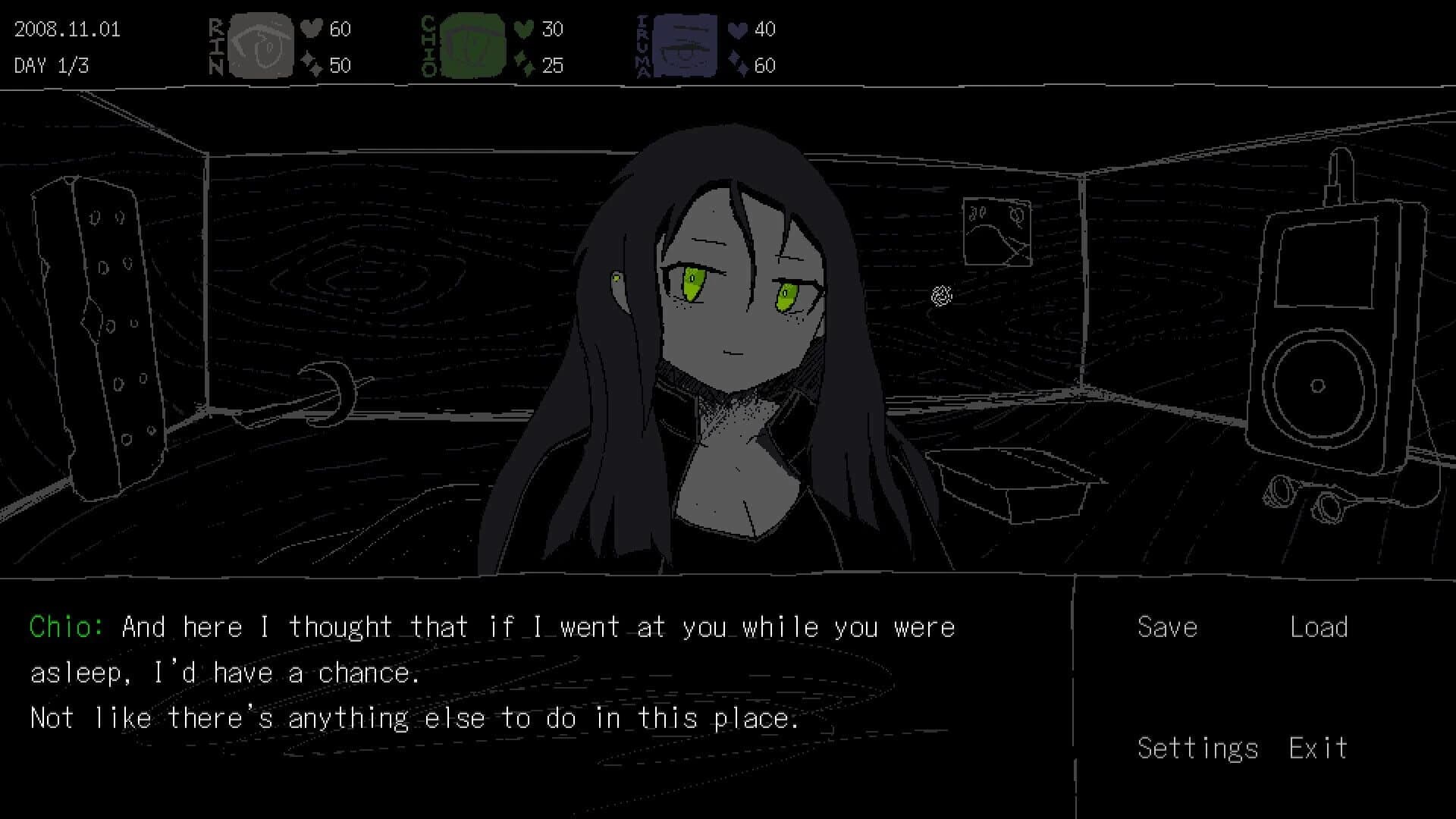
Task: Select Rin's gray portrait icon
Action: (x=262, y=45)
